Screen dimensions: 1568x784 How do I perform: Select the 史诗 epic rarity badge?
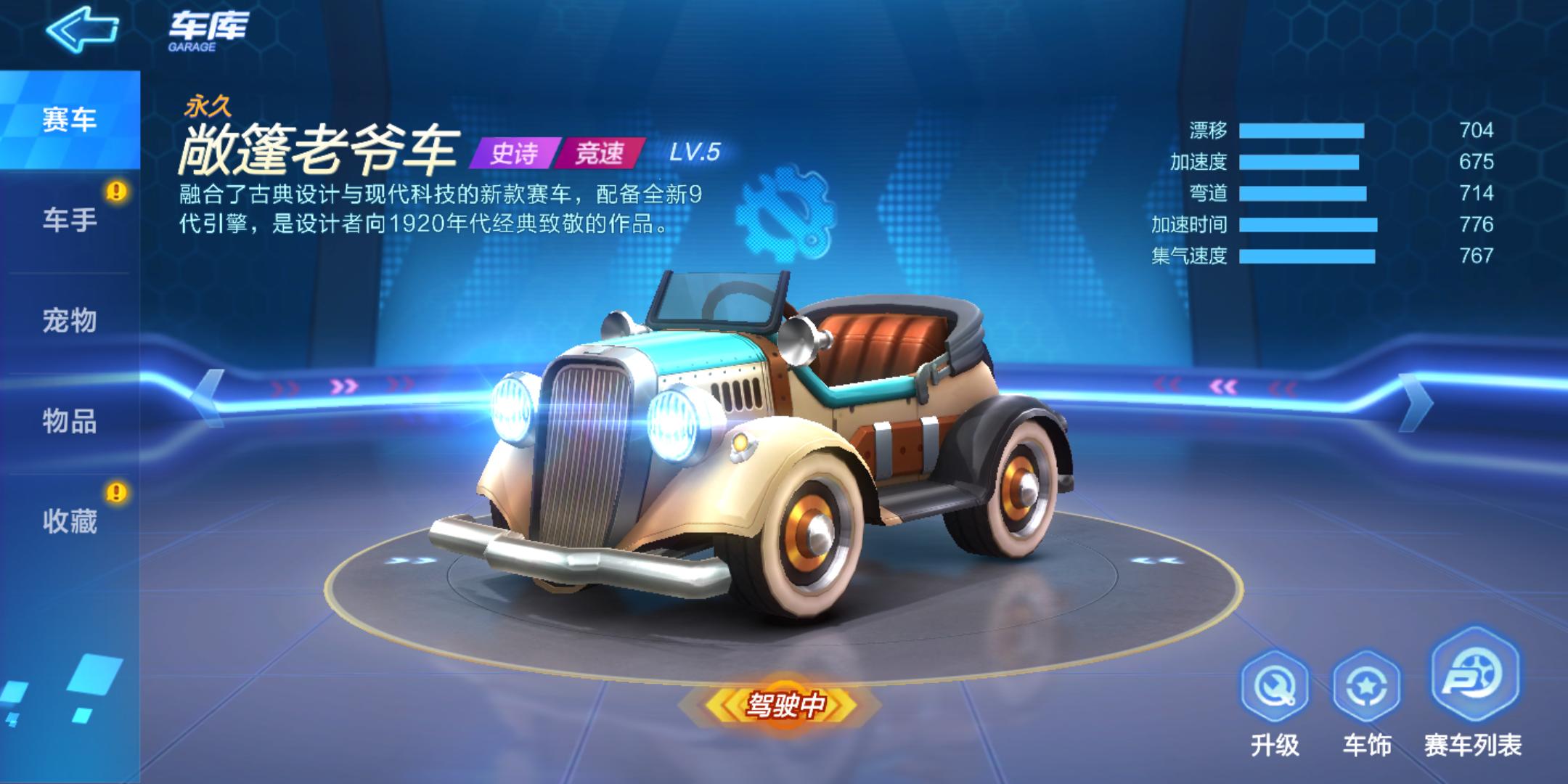[x=515, y=152]
